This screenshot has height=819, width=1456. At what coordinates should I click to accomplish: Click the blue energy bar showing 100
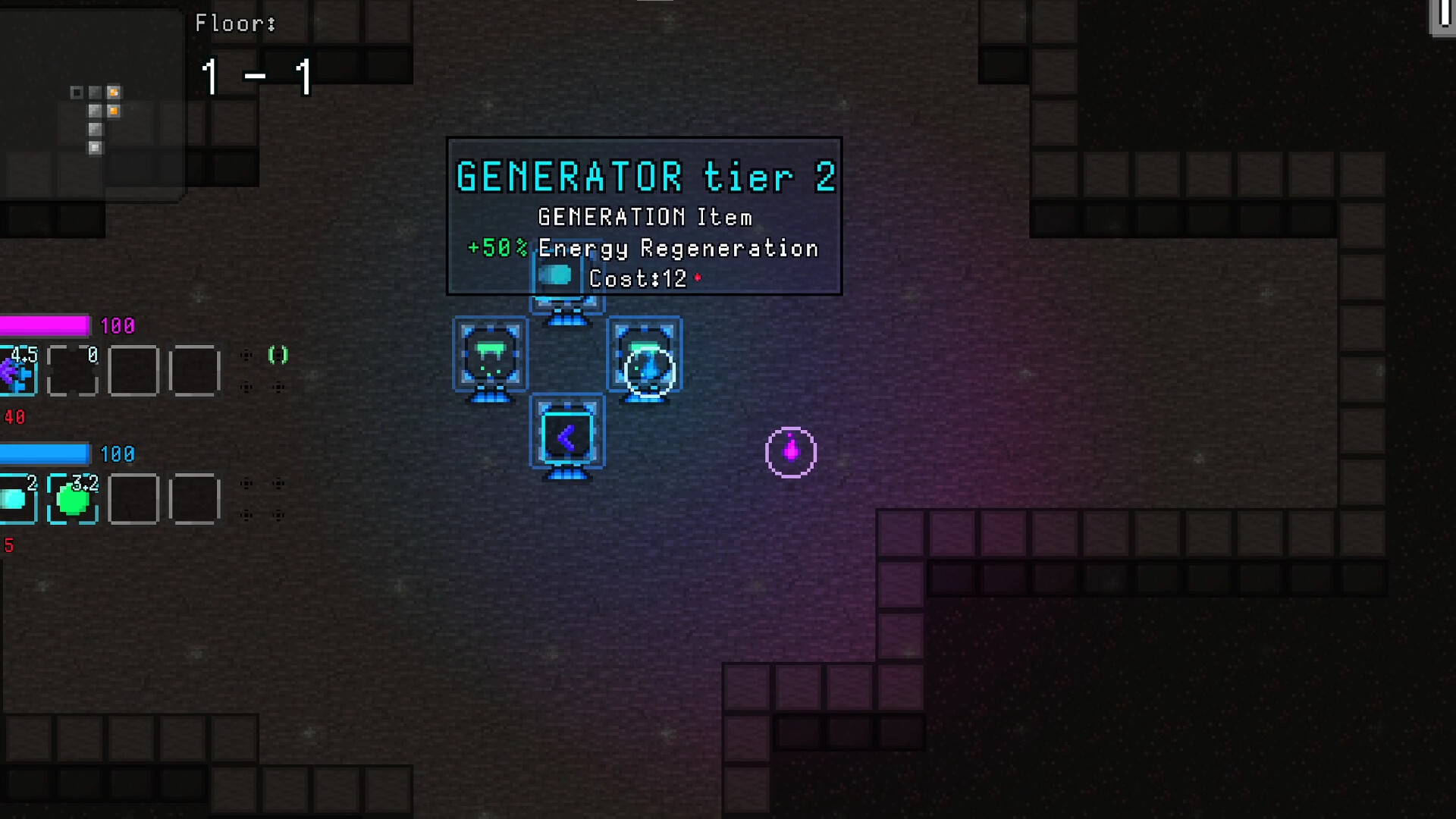[45, 455]
